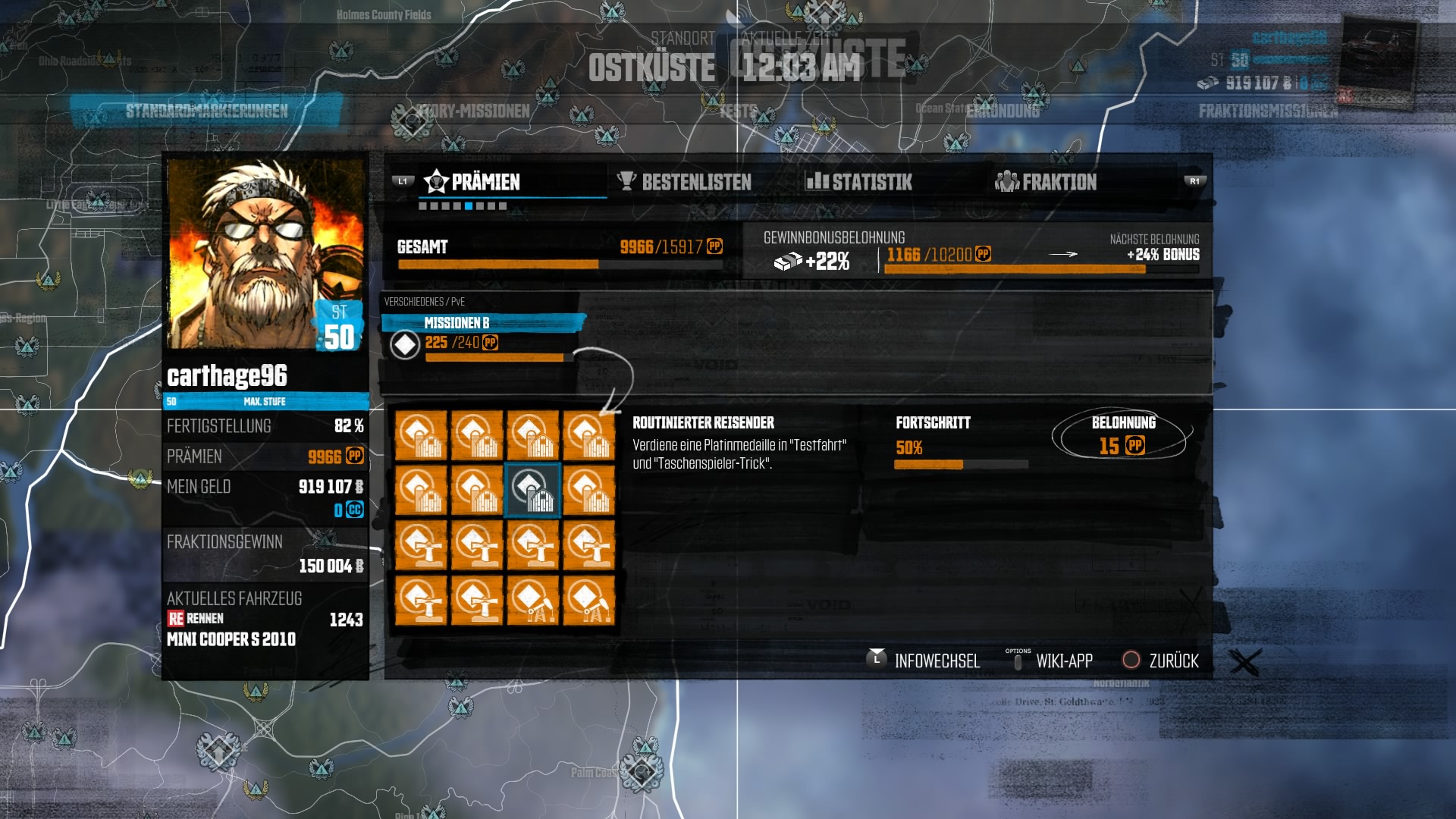Switch to the Prämien tab

(473, 182)
